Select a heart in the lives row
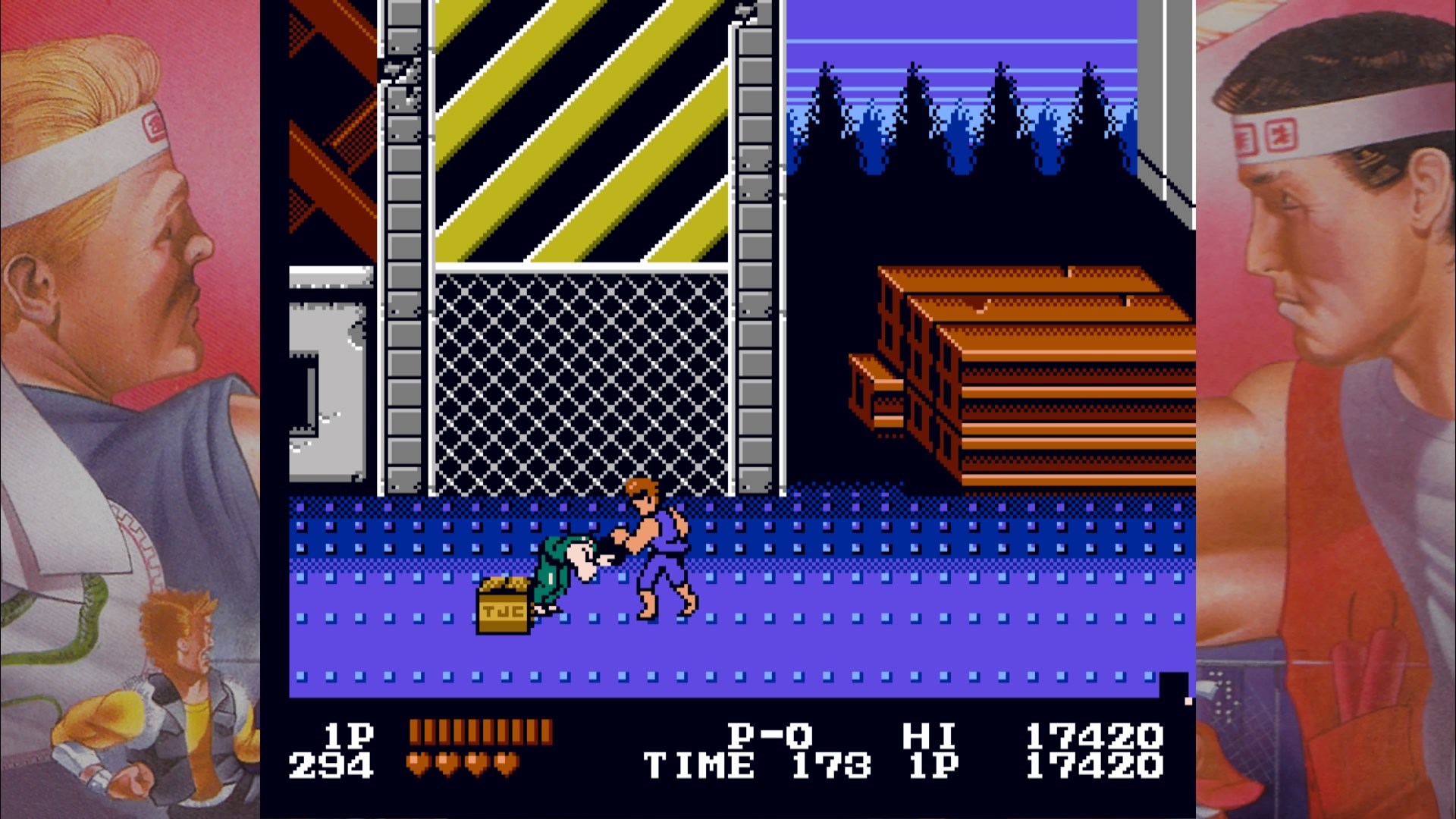Image resolution: width=1456 pixels, height=819 pixels. (432, 760)
